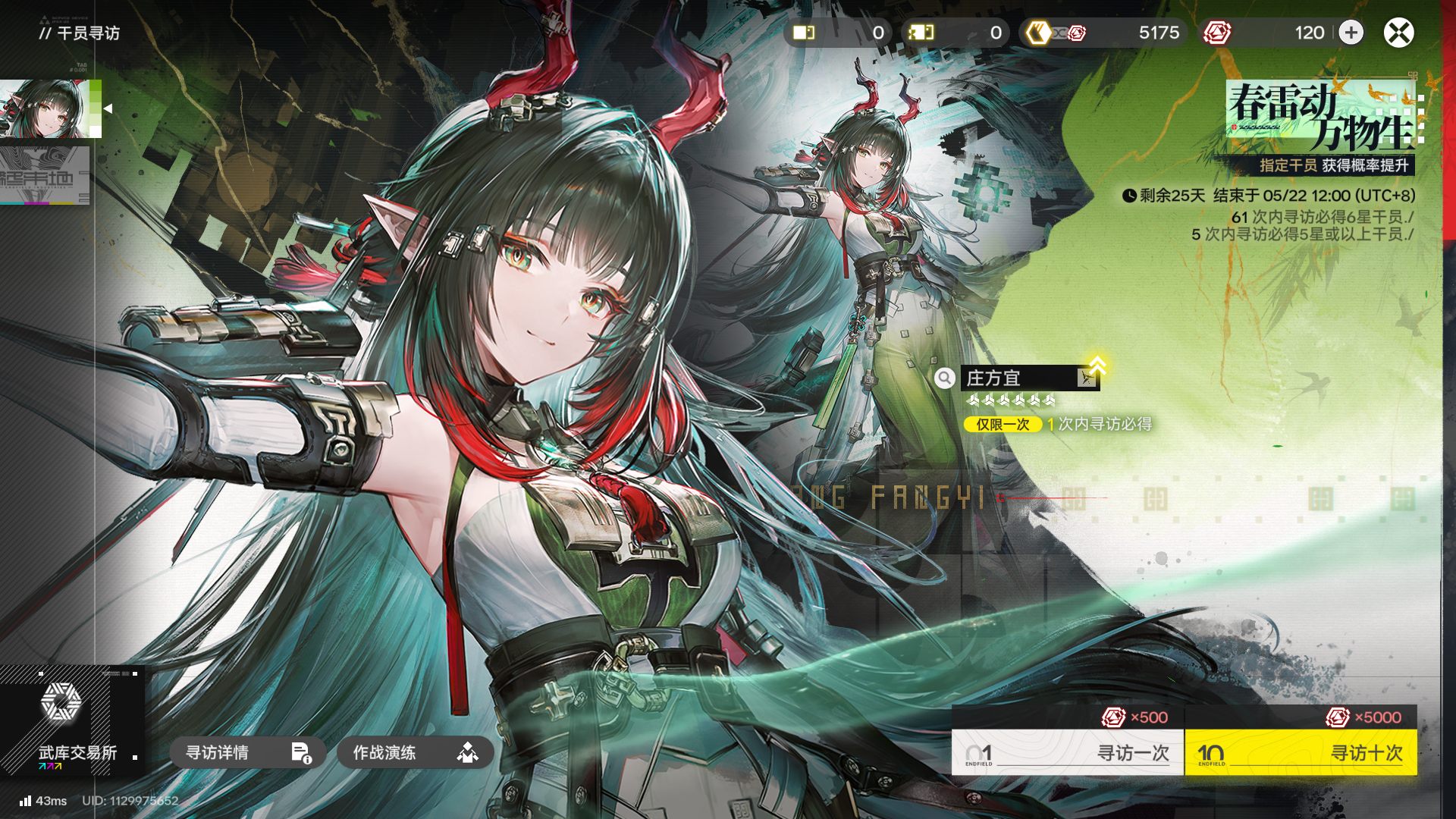
Task: Add more Oroberyl with the plus button
Action: [1351, 33]
